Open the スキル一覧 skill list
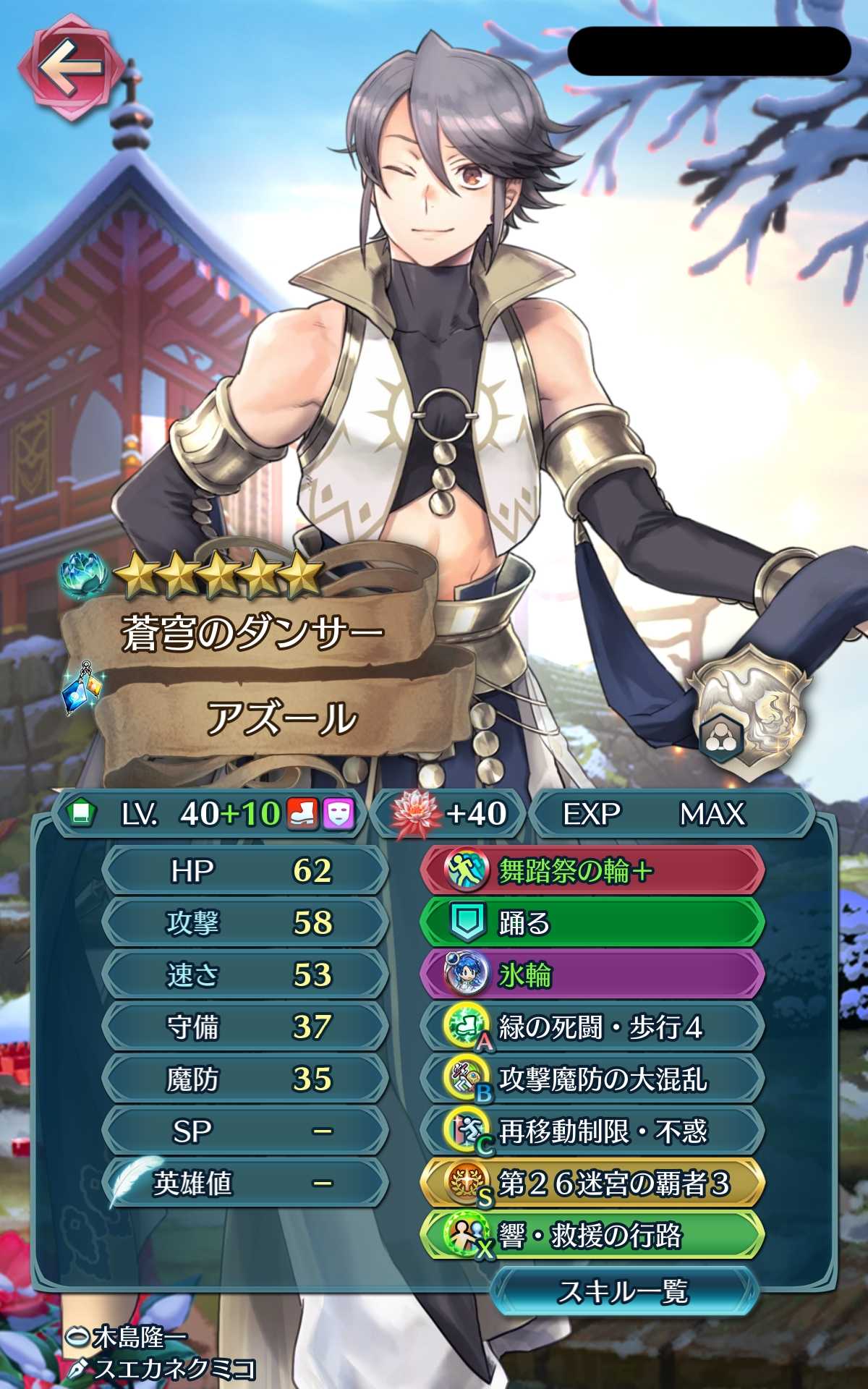 tap(624, 1291)
